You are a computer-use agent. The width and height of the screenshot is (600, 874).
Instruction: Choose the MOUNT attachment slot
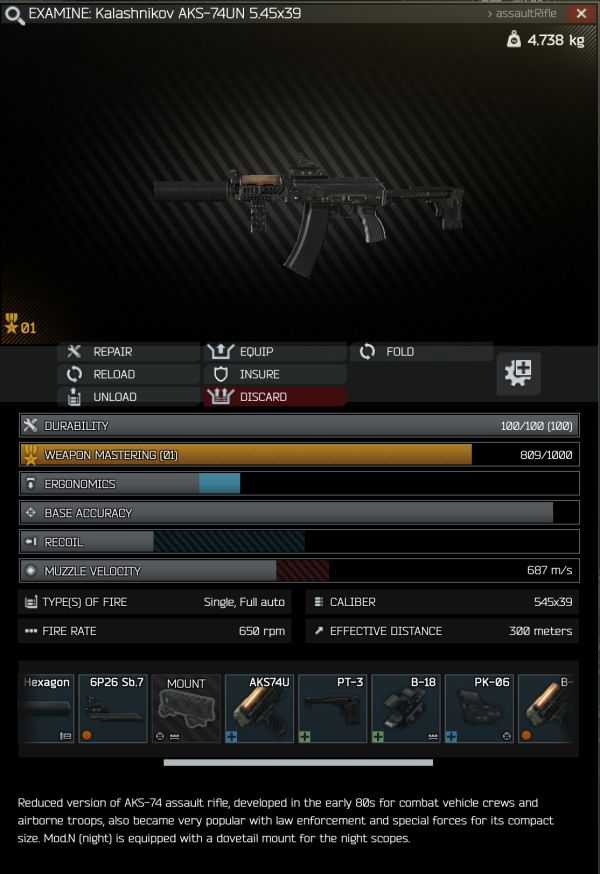[x=186, y=708]
